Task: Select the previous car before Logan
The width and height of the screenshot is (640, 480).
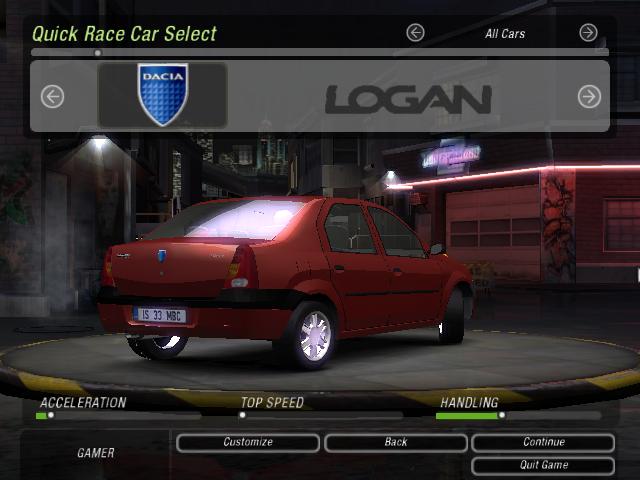Action: [x=52, y=96]
